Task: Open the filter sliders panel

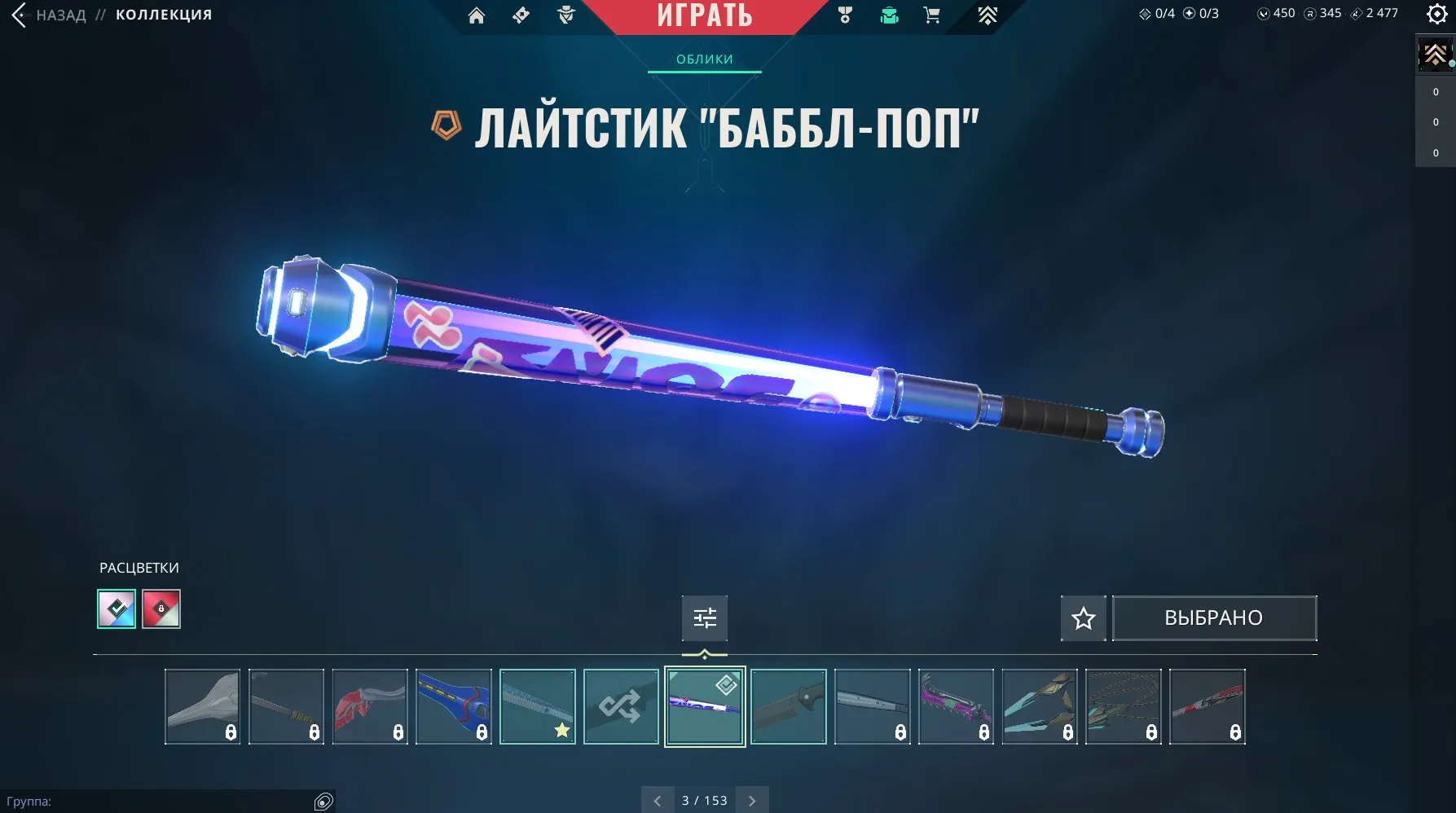Action: pyautogui.click(x=704, y=617)
